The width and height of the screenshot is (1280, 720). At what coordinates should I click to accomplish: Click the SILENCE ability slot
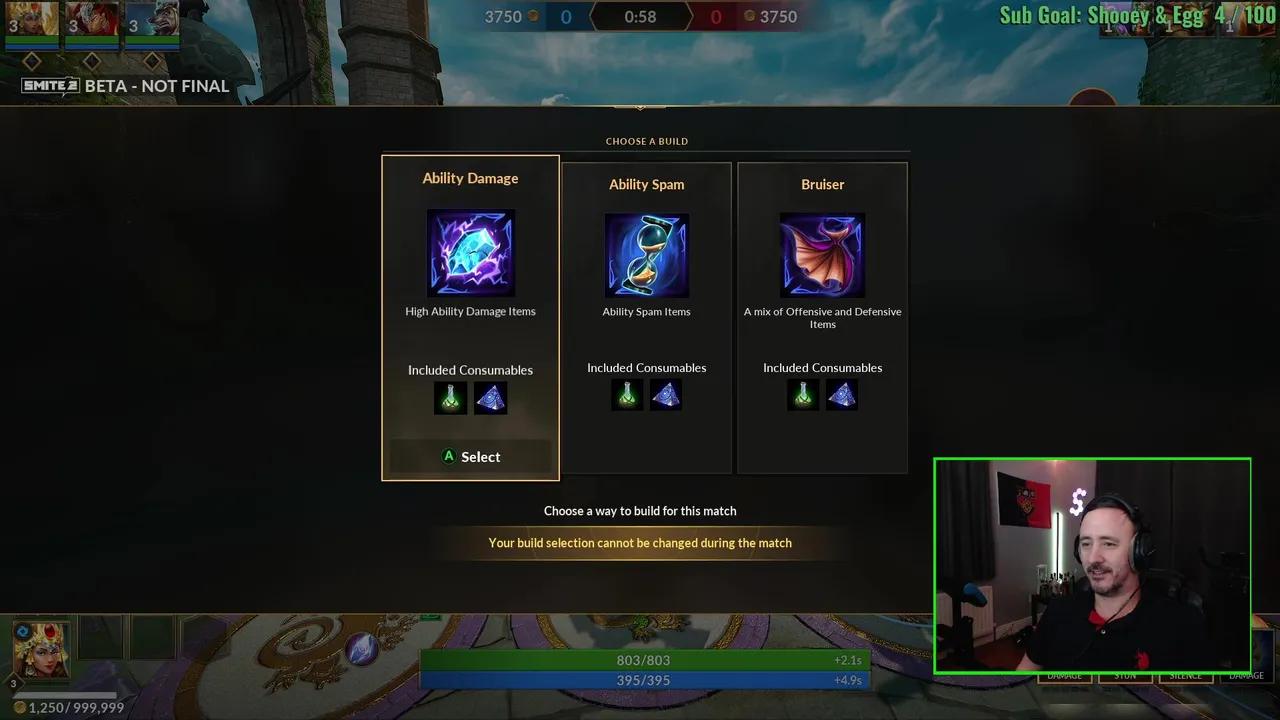pos(1186,675)
